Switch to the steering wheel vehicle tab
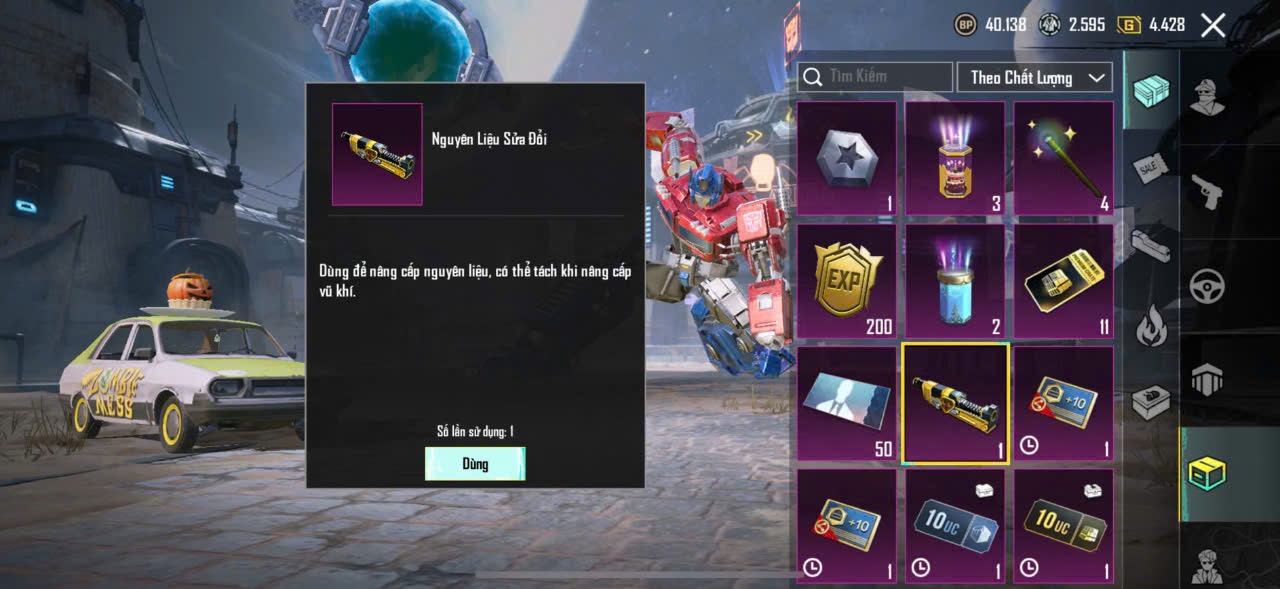The height and width of the screenshot is (589, 1280). [1209, 286]
